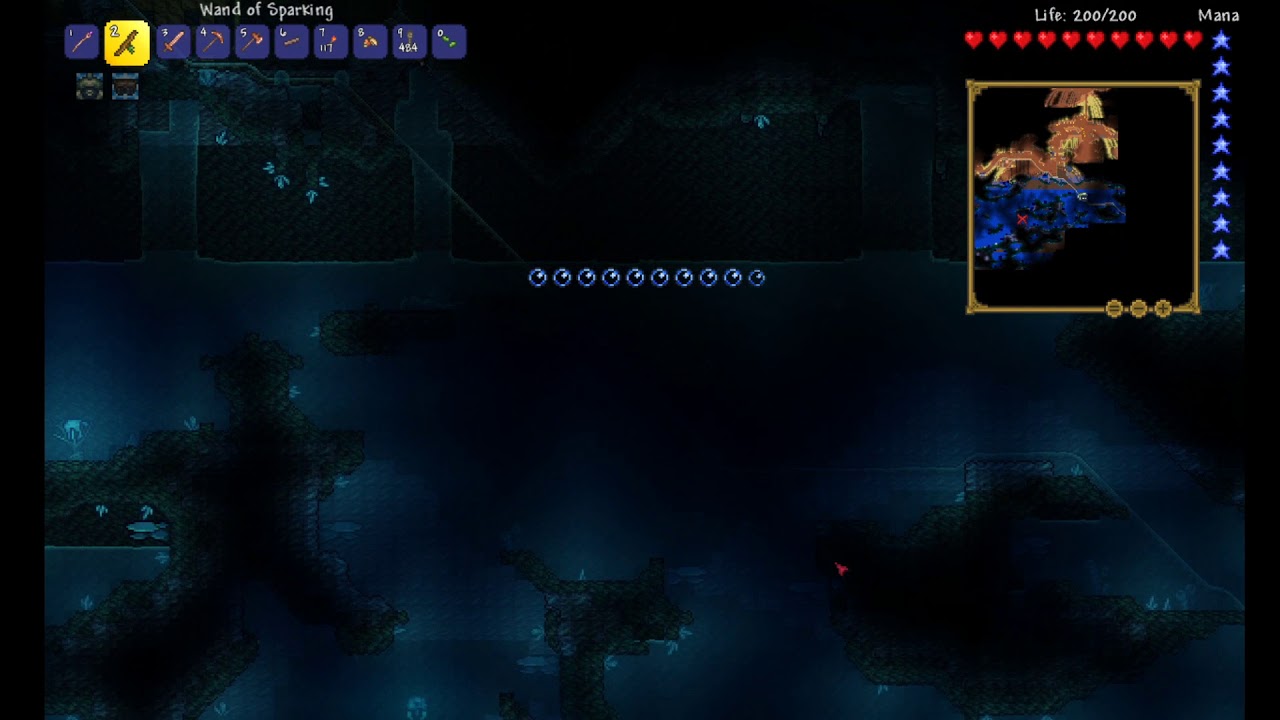Click the red X marker on minimap
The height and width of the screenshot is (720, 1280).
[x=1022, y=219]
